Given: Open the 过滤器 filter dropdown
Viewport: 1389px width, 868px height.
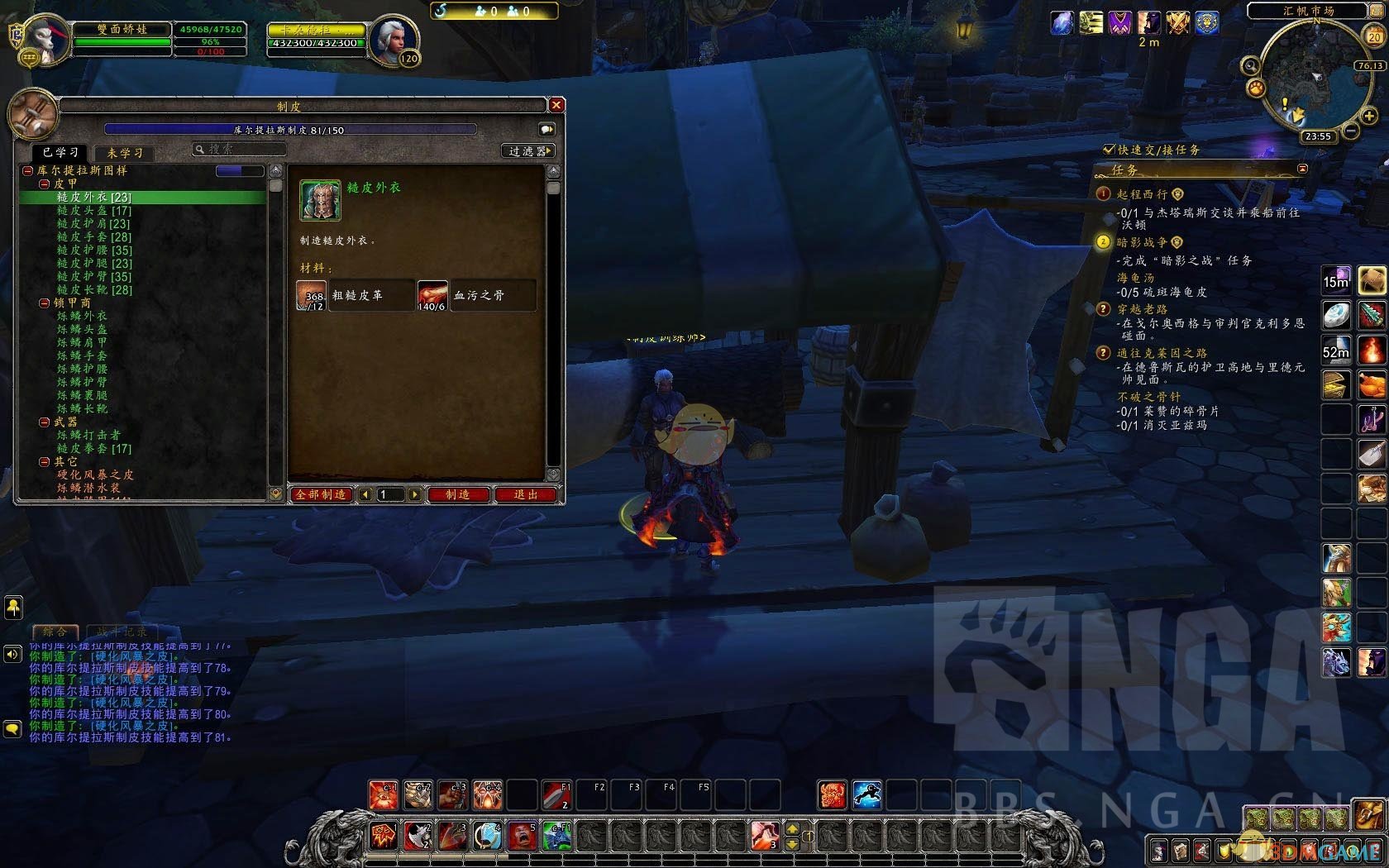Looking at the screenshot, I should (529, 151).
